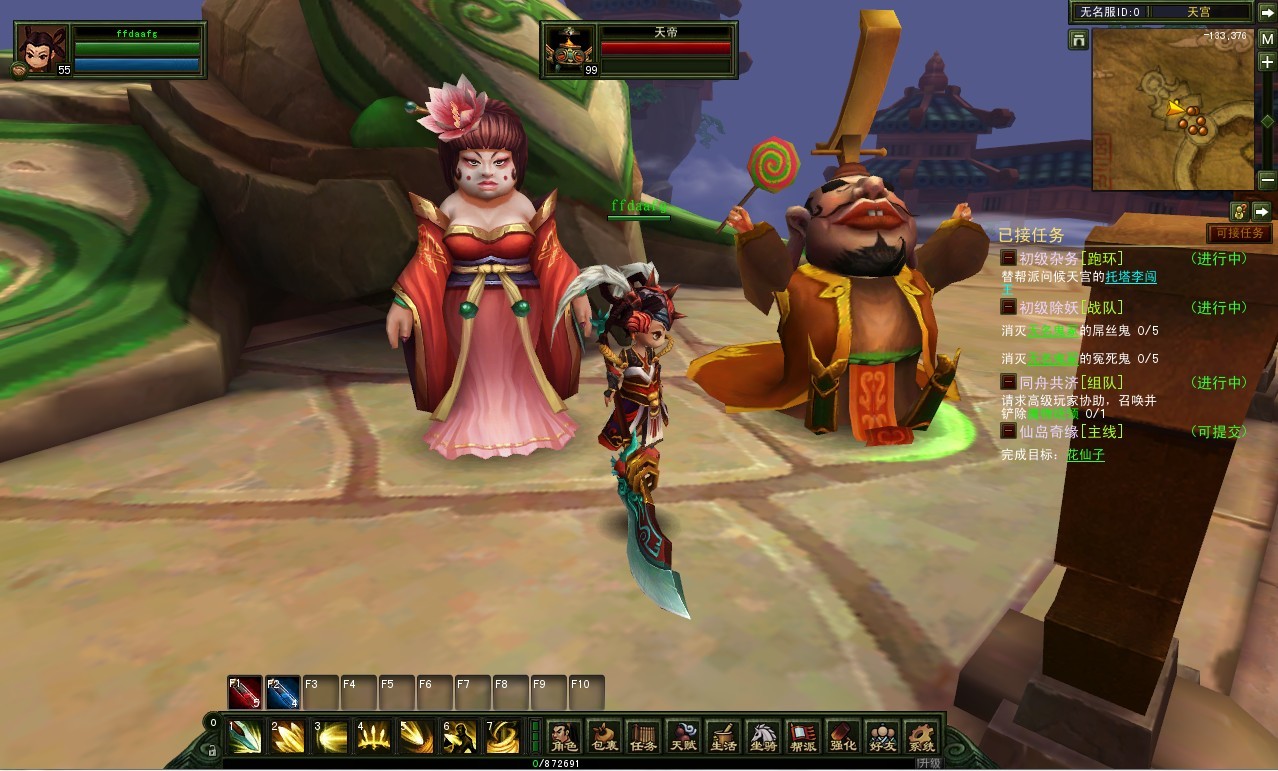1278x771 pixels.
Task: Open the 角色 character panel
Action: 564,738
